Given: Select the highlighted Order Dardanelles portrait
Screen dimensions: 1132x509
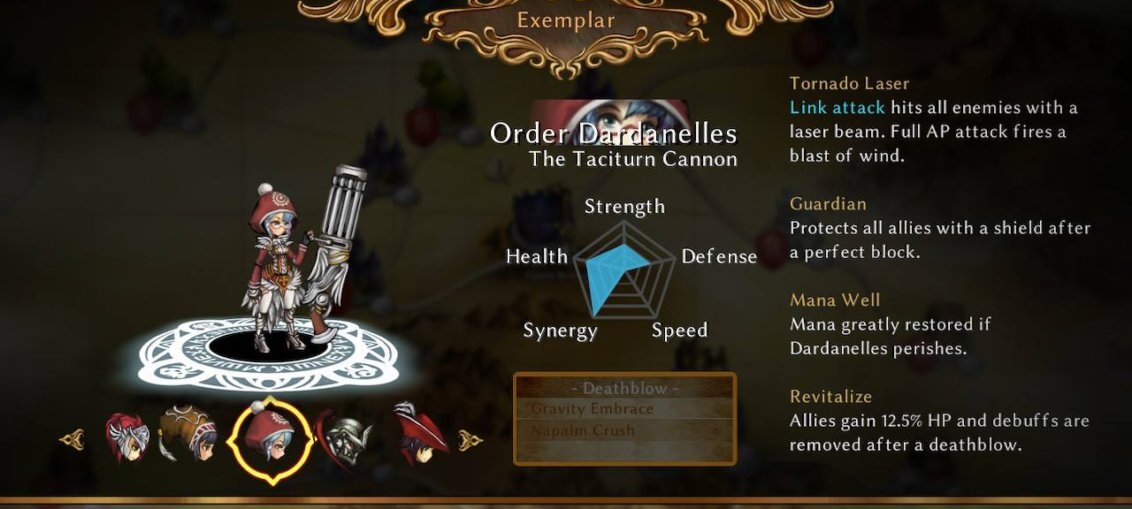Looking at the screenshot, I should tap(264, 439).
